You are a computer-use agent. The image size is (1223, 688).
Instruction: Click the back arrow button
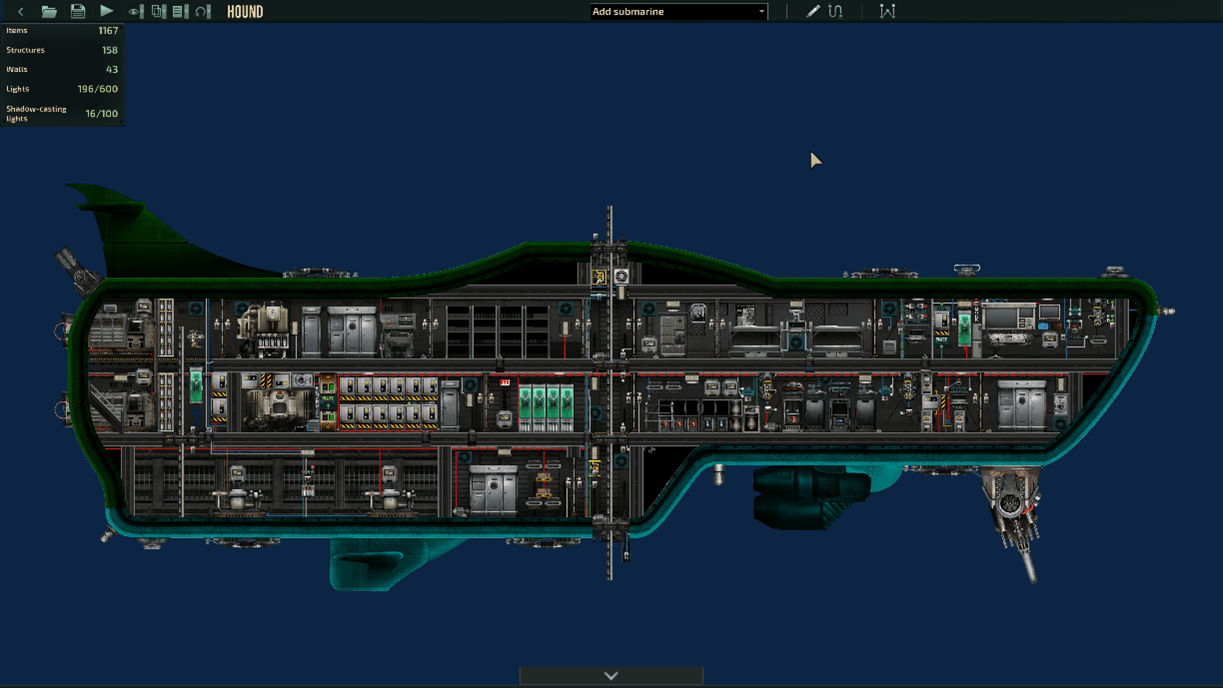[21, 12]
